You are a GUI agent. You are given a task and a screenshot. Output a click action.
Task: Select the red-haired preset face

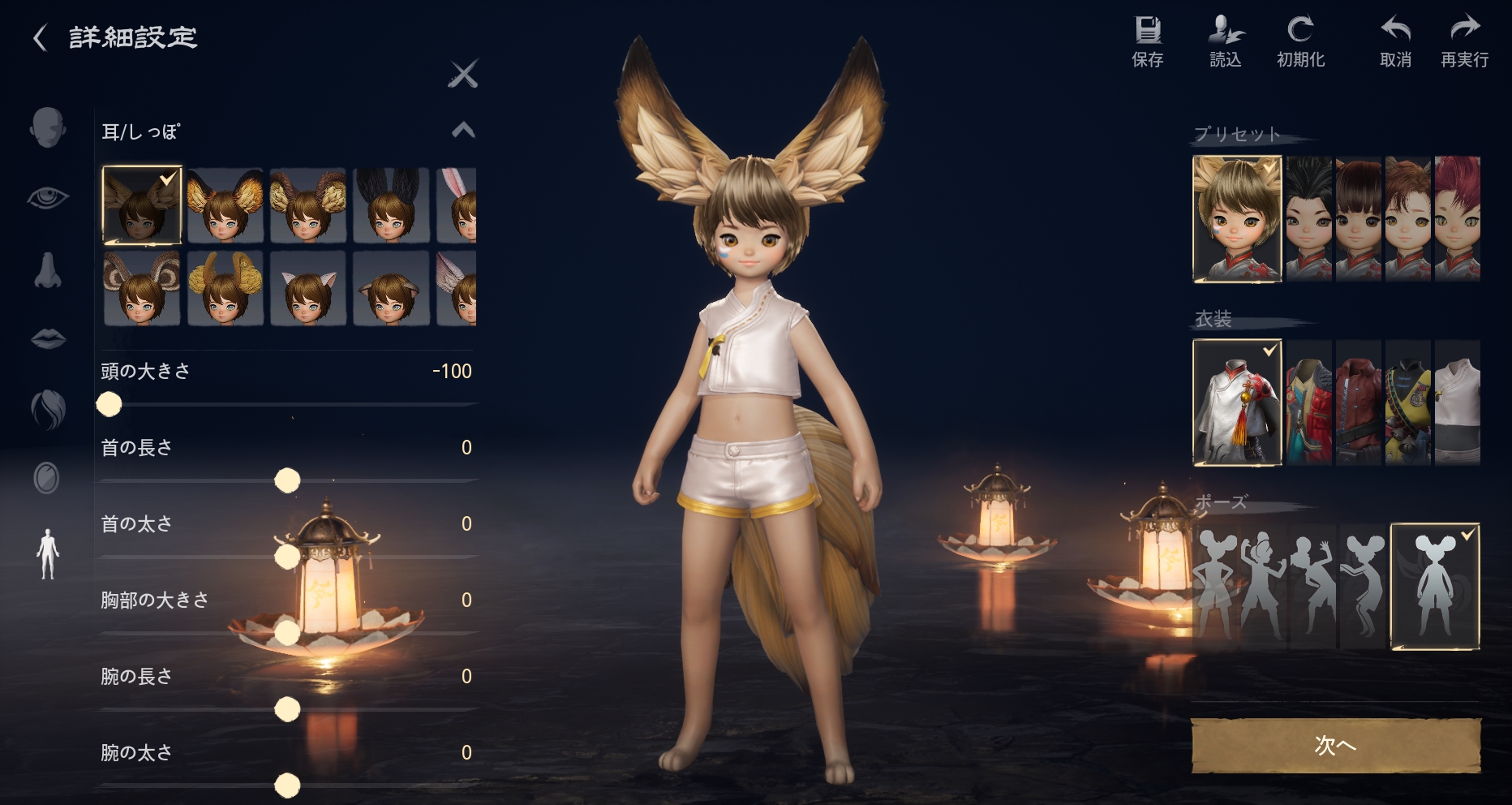tap(1457, 219)
